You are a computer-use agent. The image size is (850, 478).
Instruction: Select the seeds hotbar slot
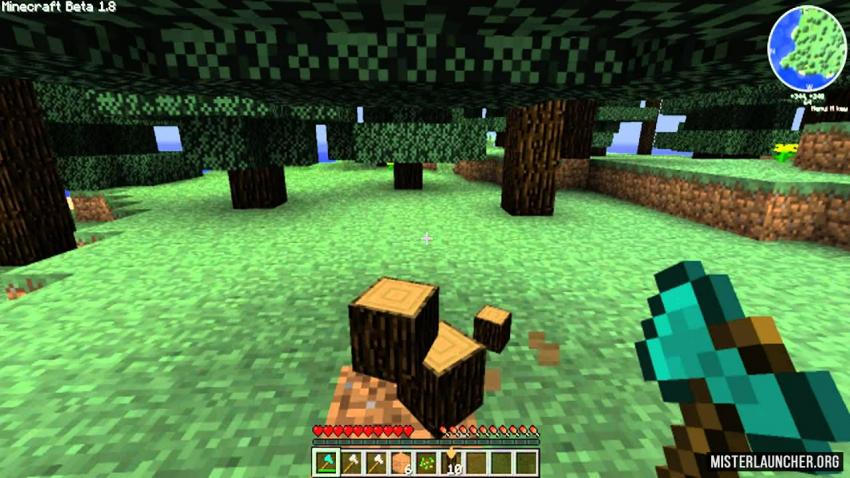coord(427,462)
